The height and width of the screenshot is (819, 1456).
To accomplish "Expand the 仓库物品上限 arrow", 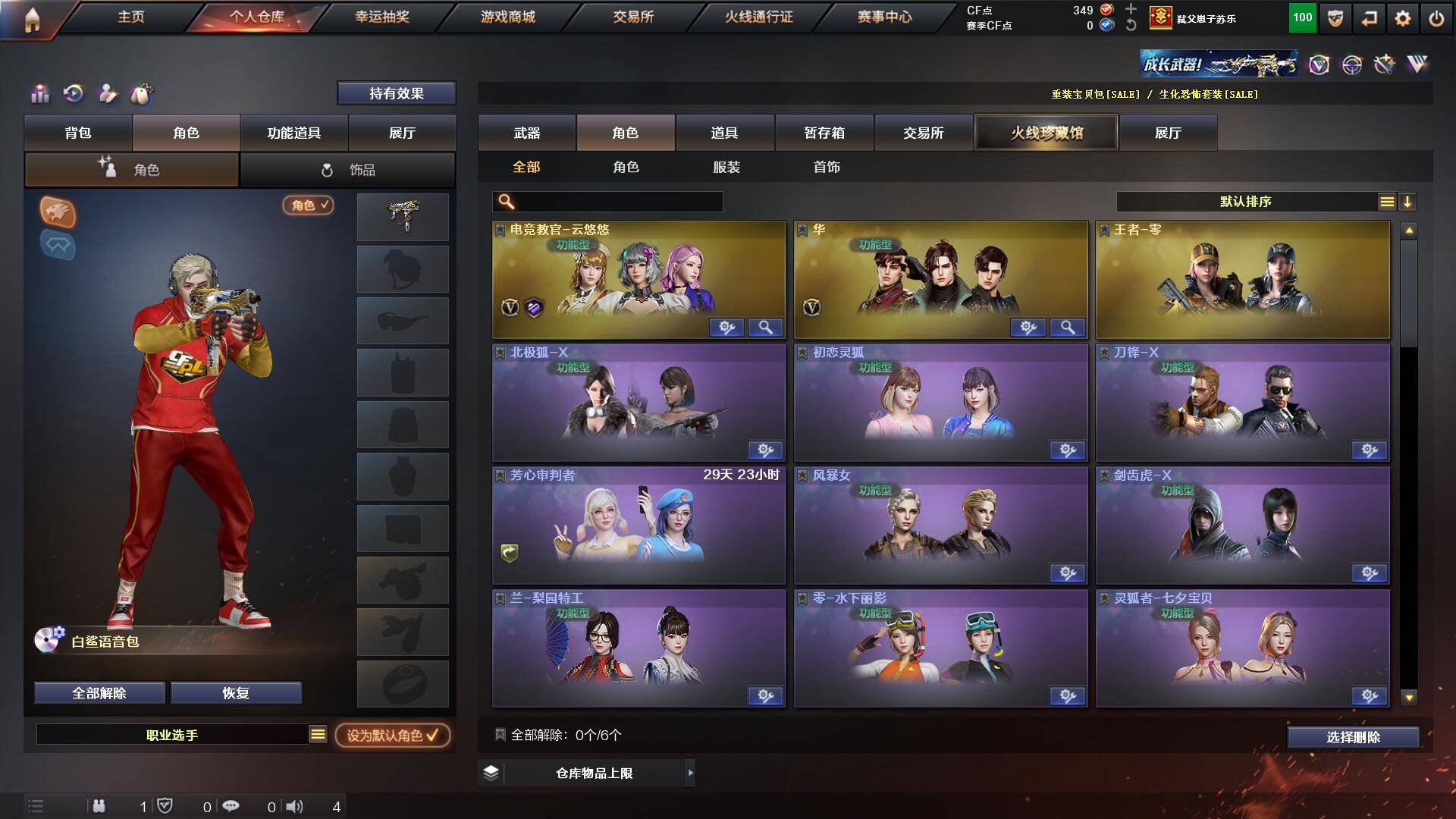I will (x=690, y=773).
